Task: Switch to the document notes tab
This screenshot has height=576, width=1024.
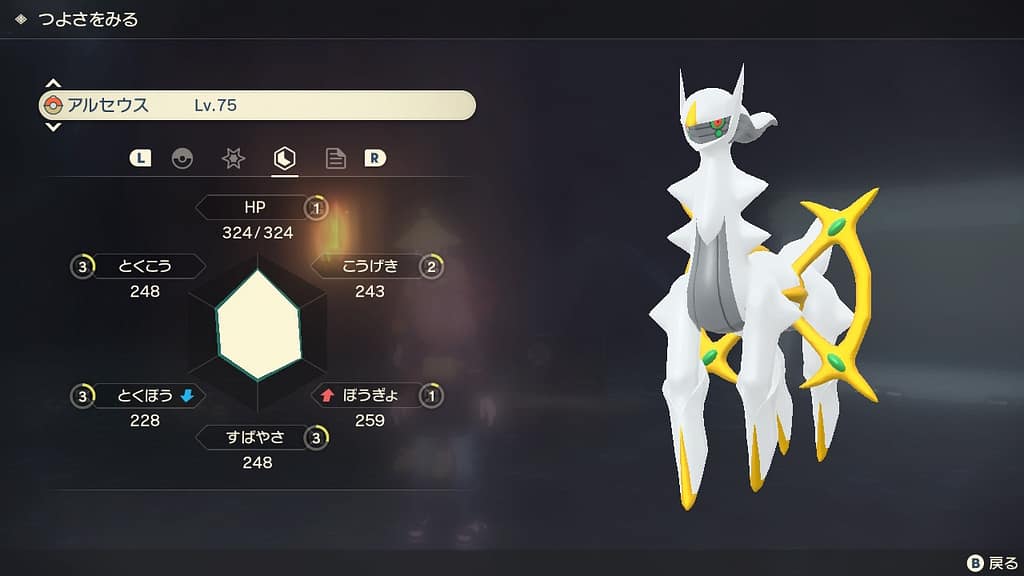Action: (336, 158)
